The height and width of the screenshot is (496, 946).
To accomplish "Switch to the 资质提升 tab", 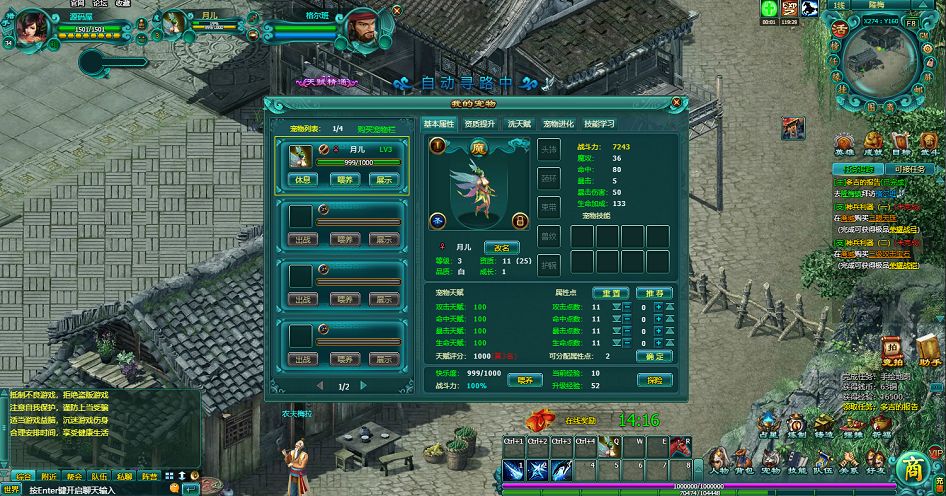I will pos(479,124).
